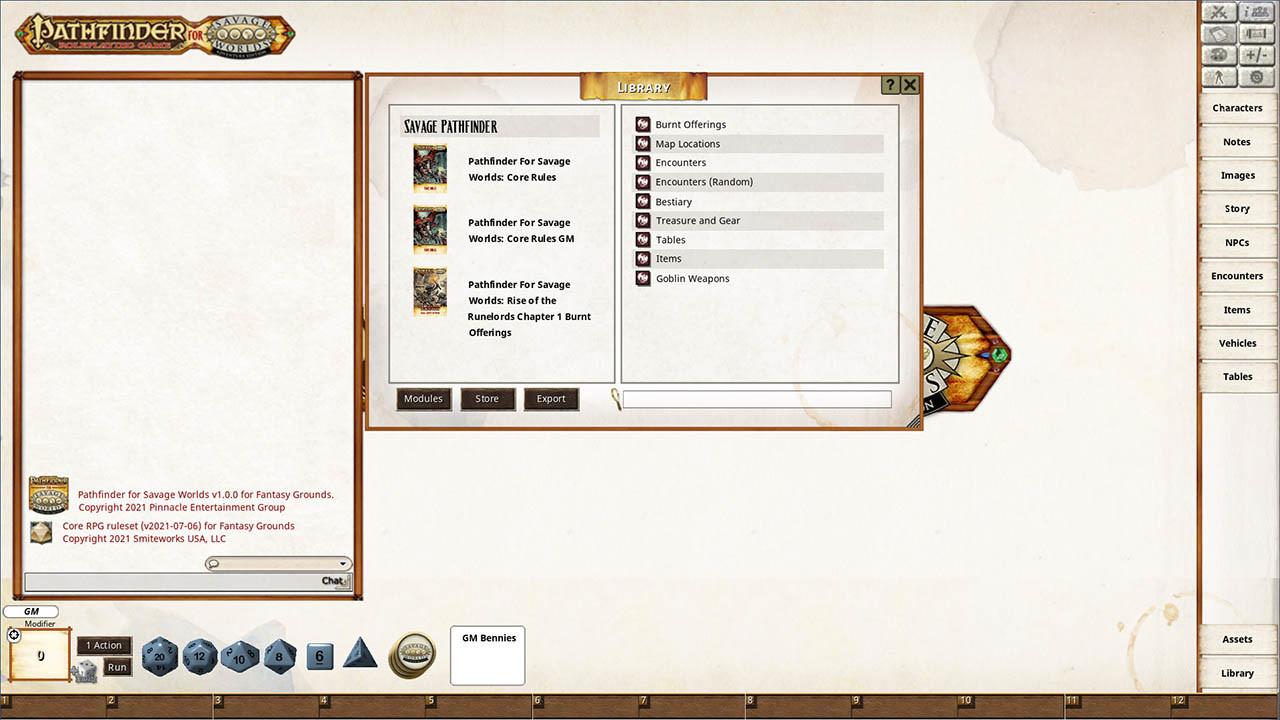Switch to the Characters sidebar tab
This screenshot has width=1280, height=720.
(x=1237, y=107)
